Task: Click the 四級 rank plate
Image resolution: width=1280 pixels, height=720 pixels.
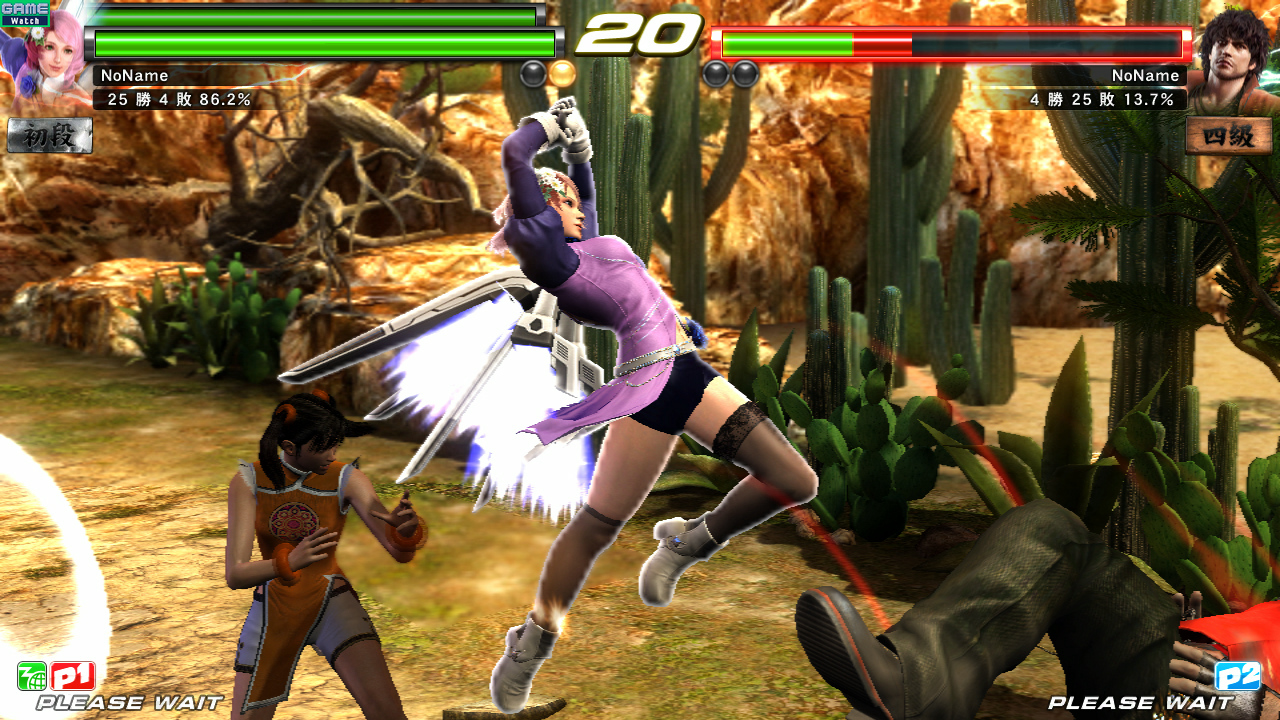Action: [1229, 135]
